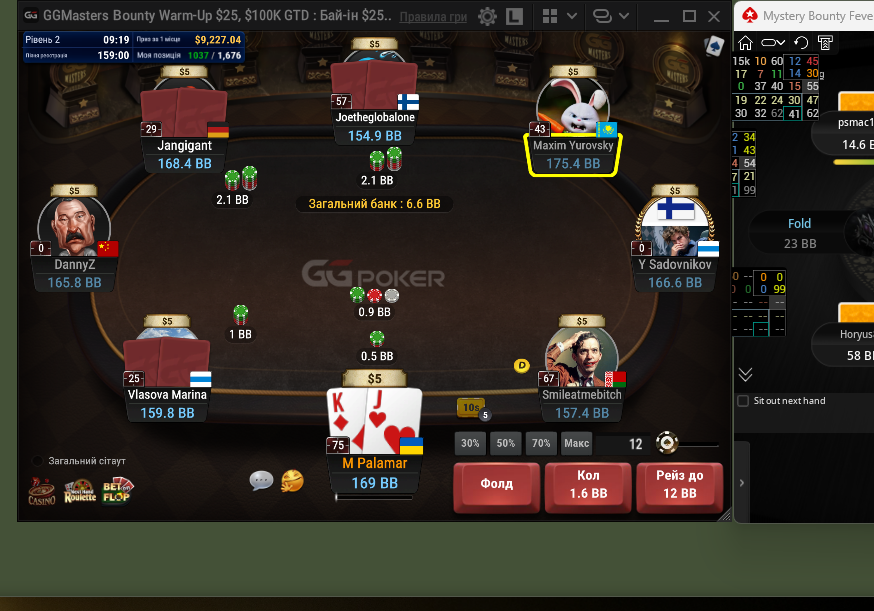874x611 pixels.
Task: Select the 70% bet sizing preset
Action: [541, 443]
